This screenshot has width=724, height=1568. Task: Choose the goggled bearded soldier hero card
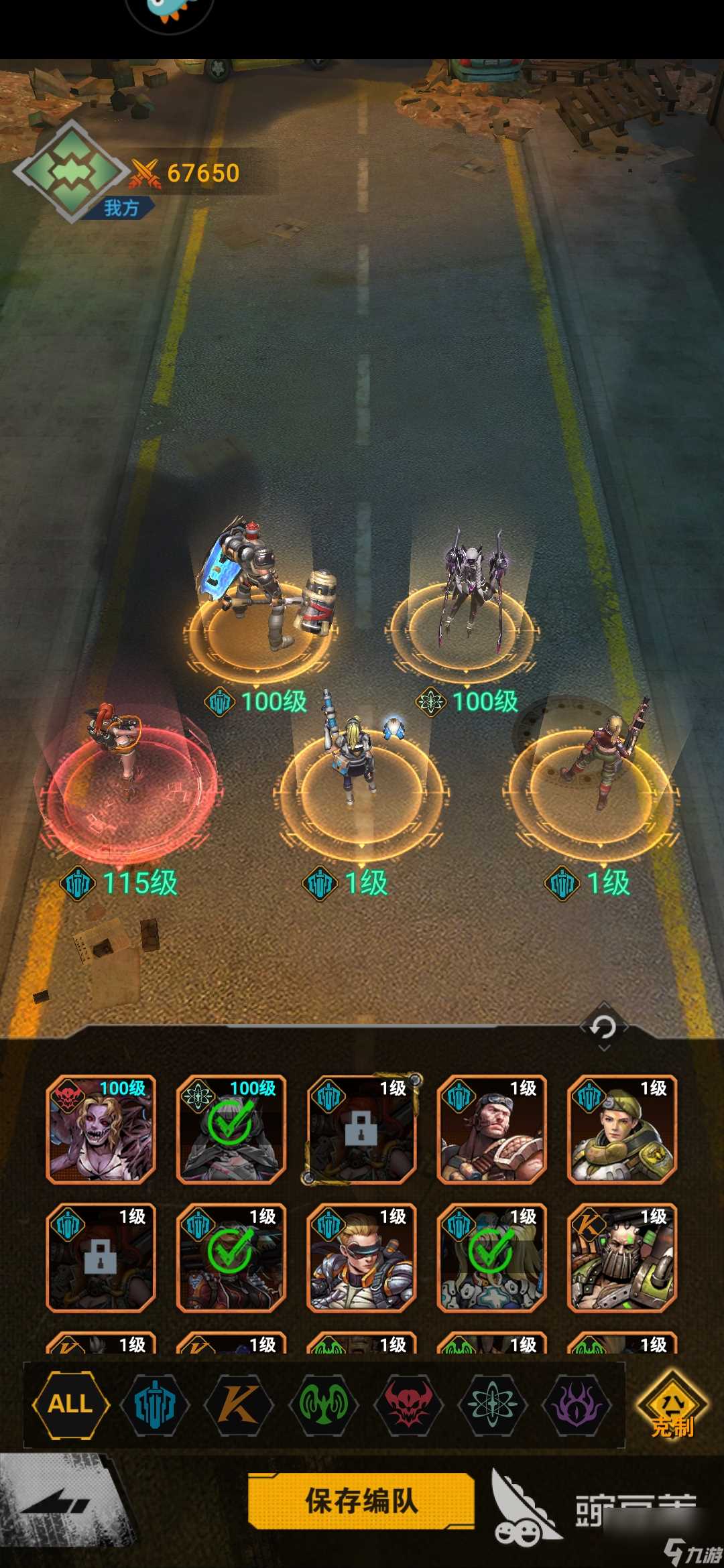point(491,1130)
